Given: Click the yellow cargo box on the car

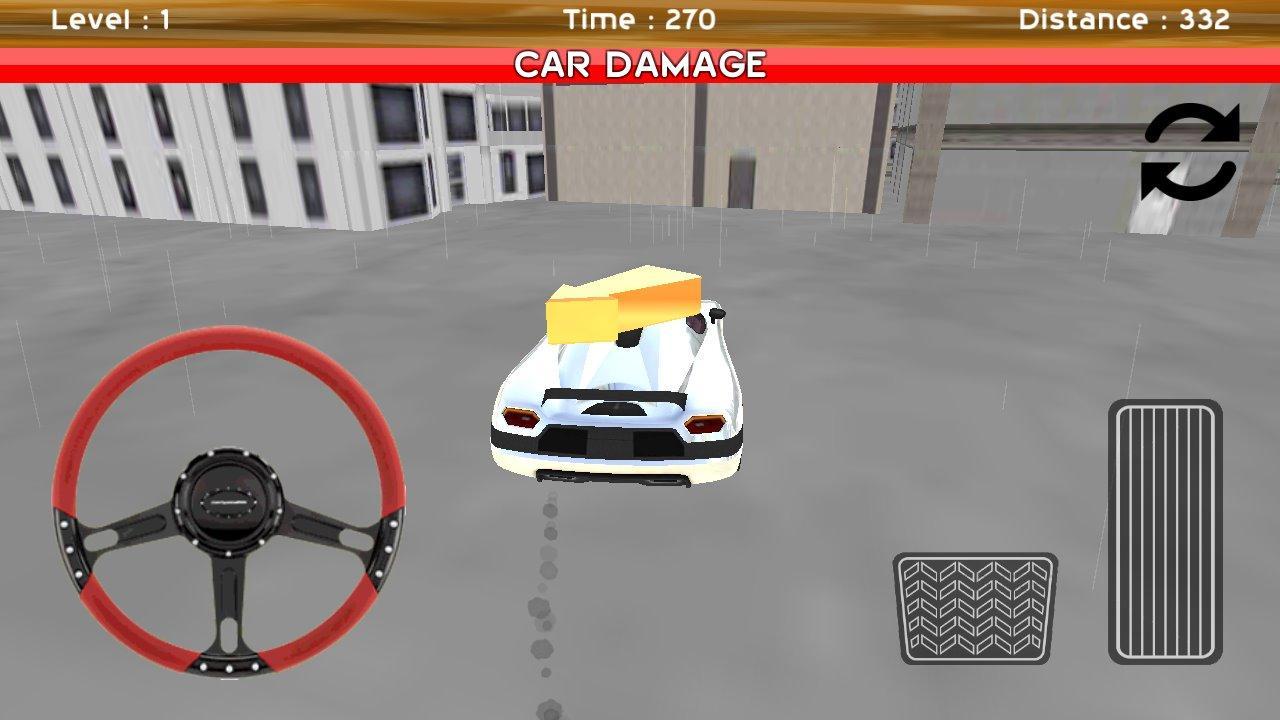Looking at the screenshot, I should pos(618,302).
